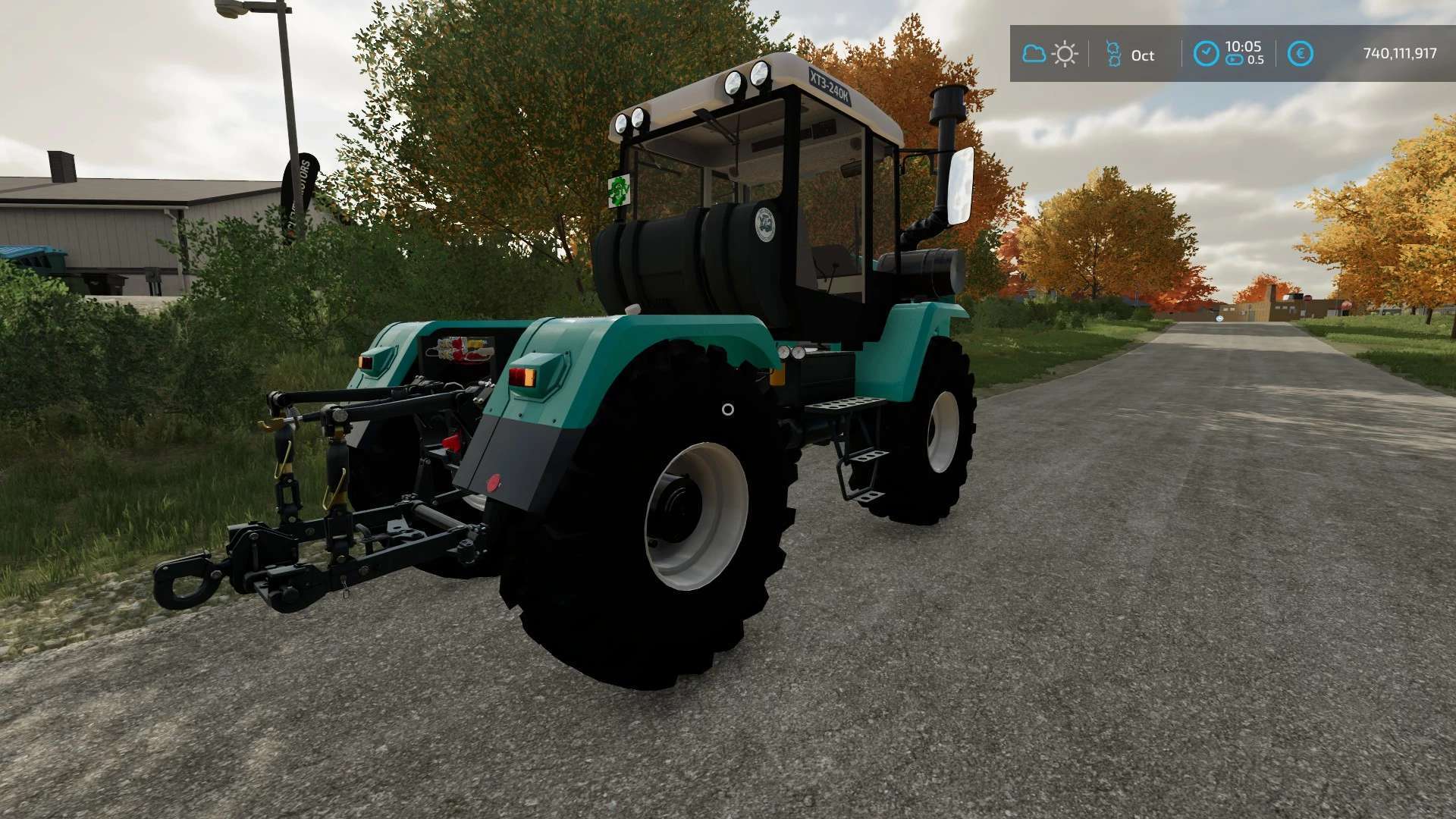This screenshot has height=819, width=1456.
Task: Select the October season indicator icon
Action: coord(1113,54)
